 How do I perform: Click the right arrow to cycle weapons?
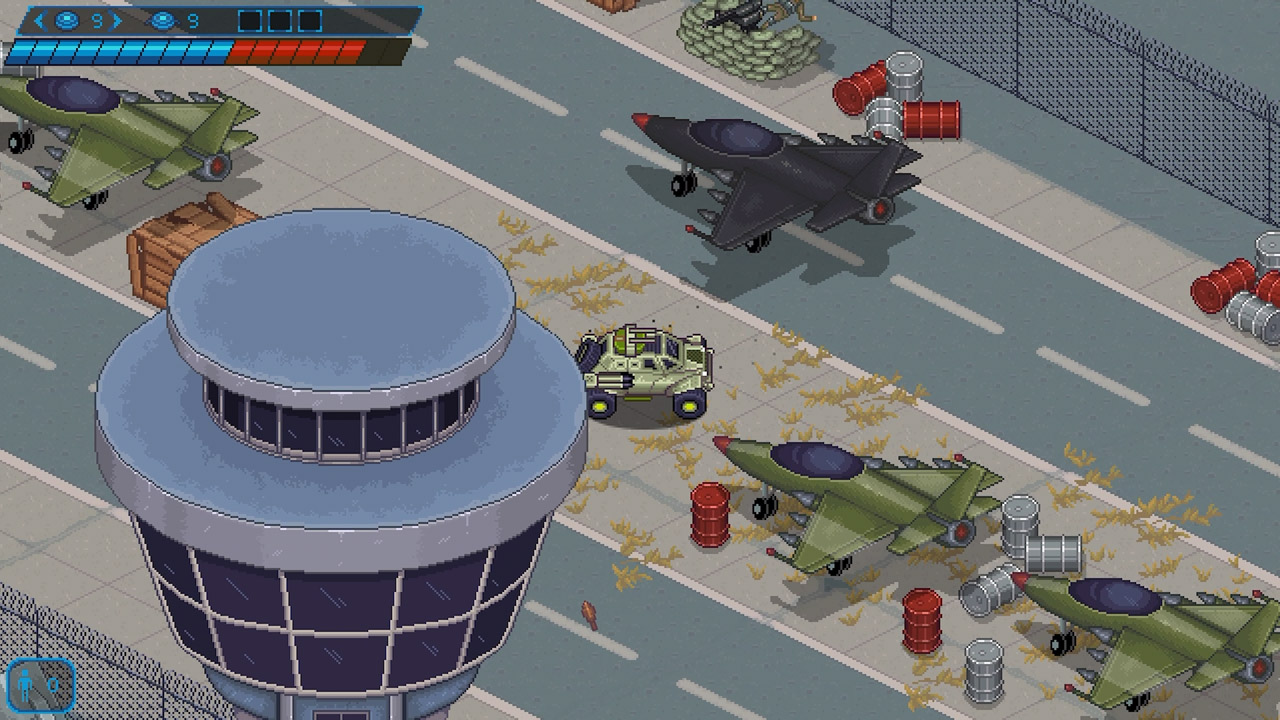click(x=117, y=19)
